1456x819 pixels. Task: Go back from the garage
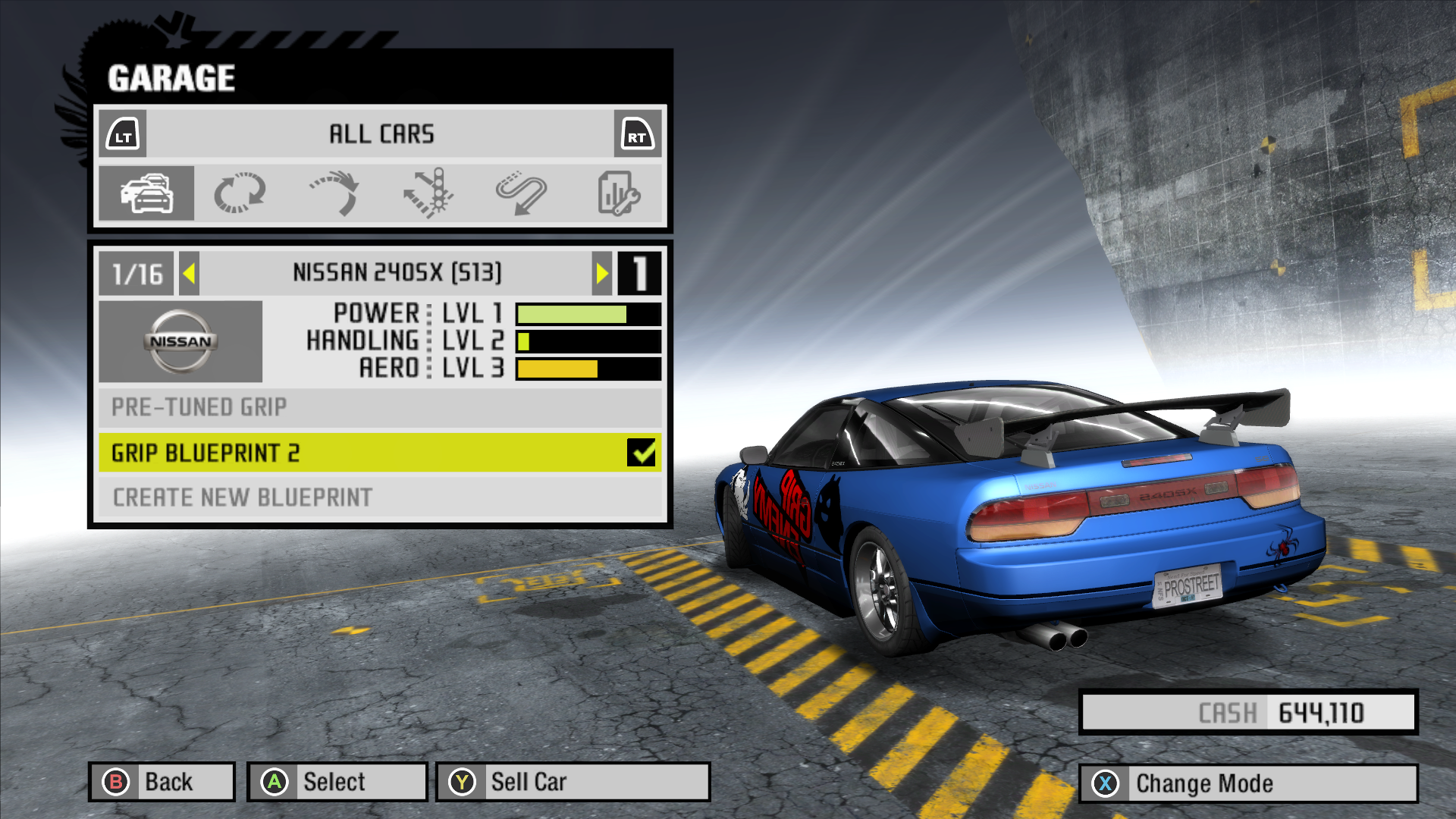162,782
